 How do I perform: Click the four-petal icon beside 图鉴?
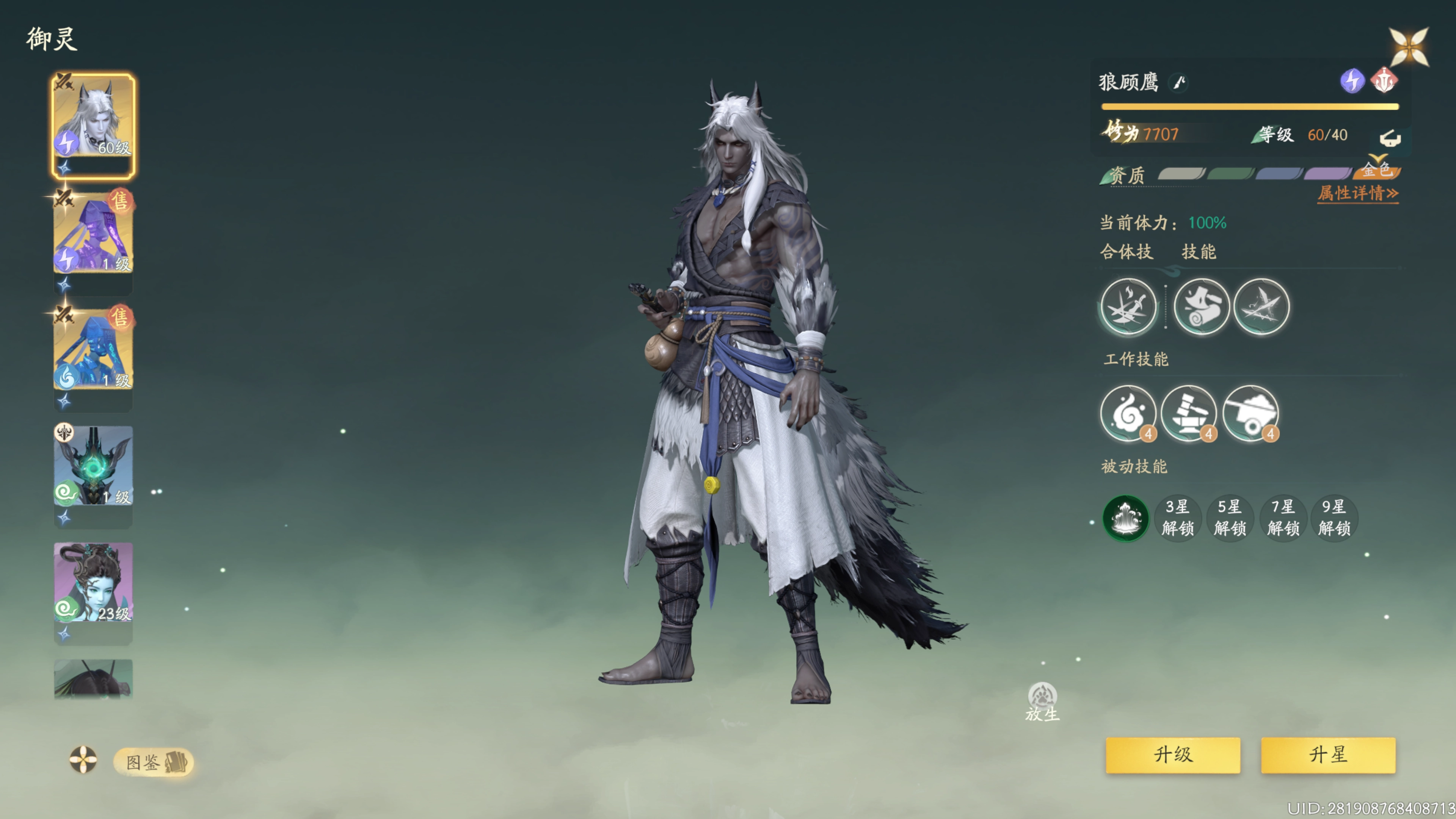pyautogui.click(x=83, y=759)
